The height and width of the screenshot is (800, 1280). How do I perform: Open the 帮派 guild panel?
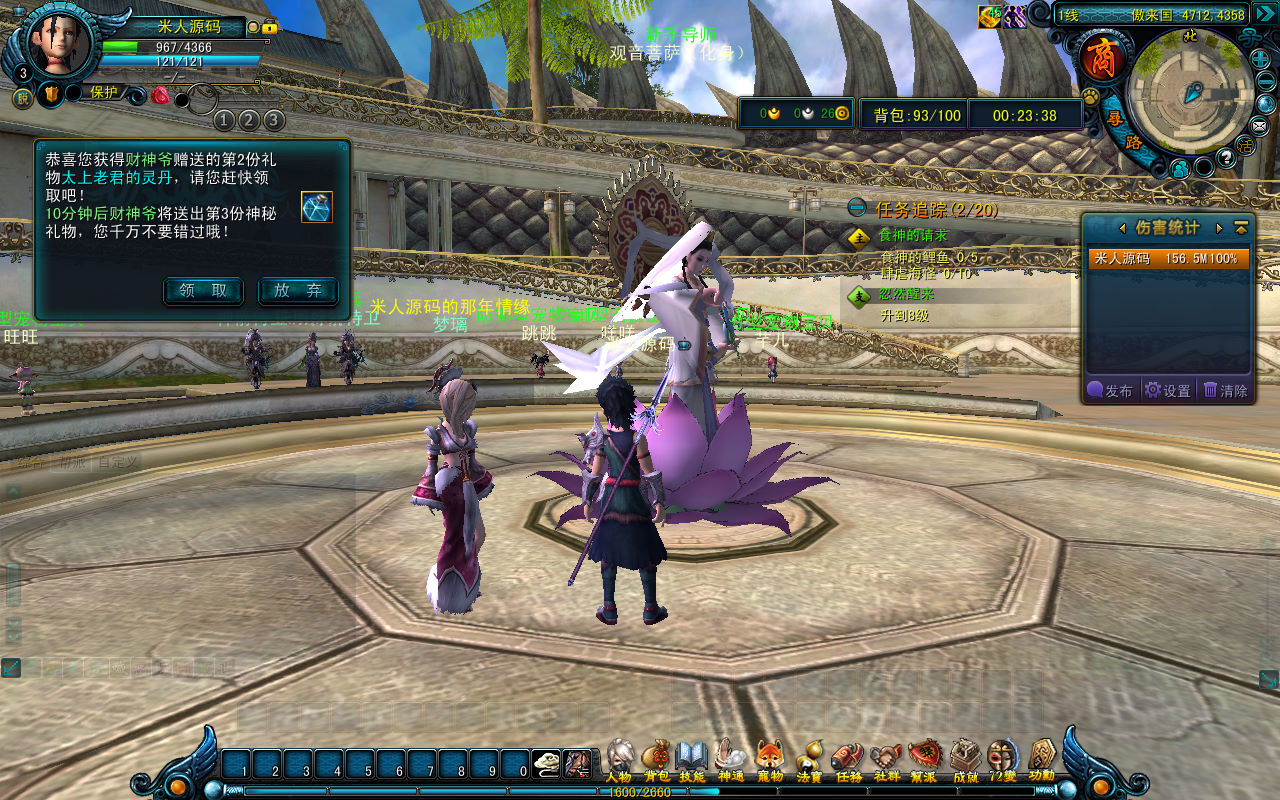click(x=924, y=760)
